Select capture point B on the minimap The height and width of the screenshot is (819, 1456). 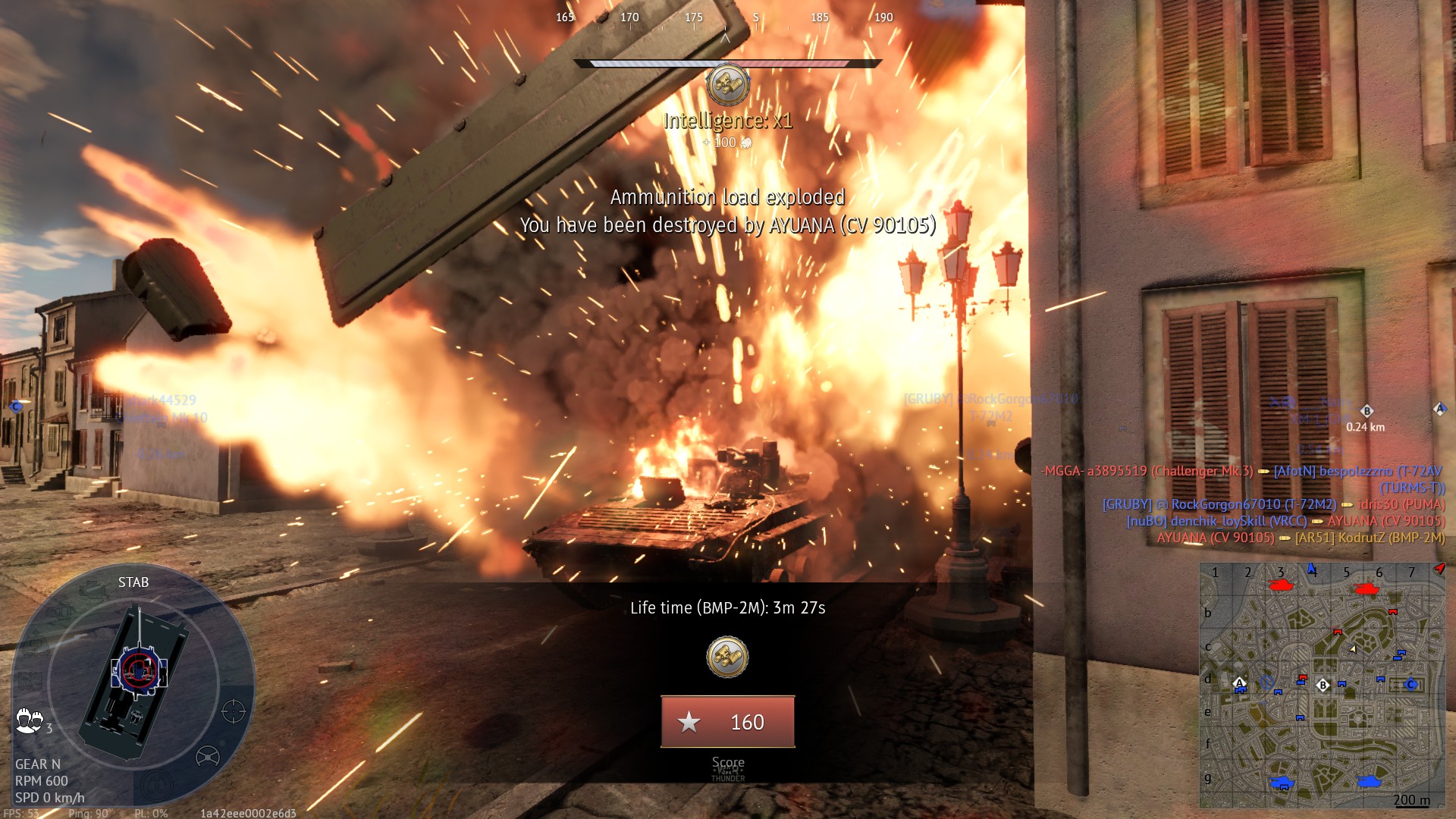click(1323, 685)
